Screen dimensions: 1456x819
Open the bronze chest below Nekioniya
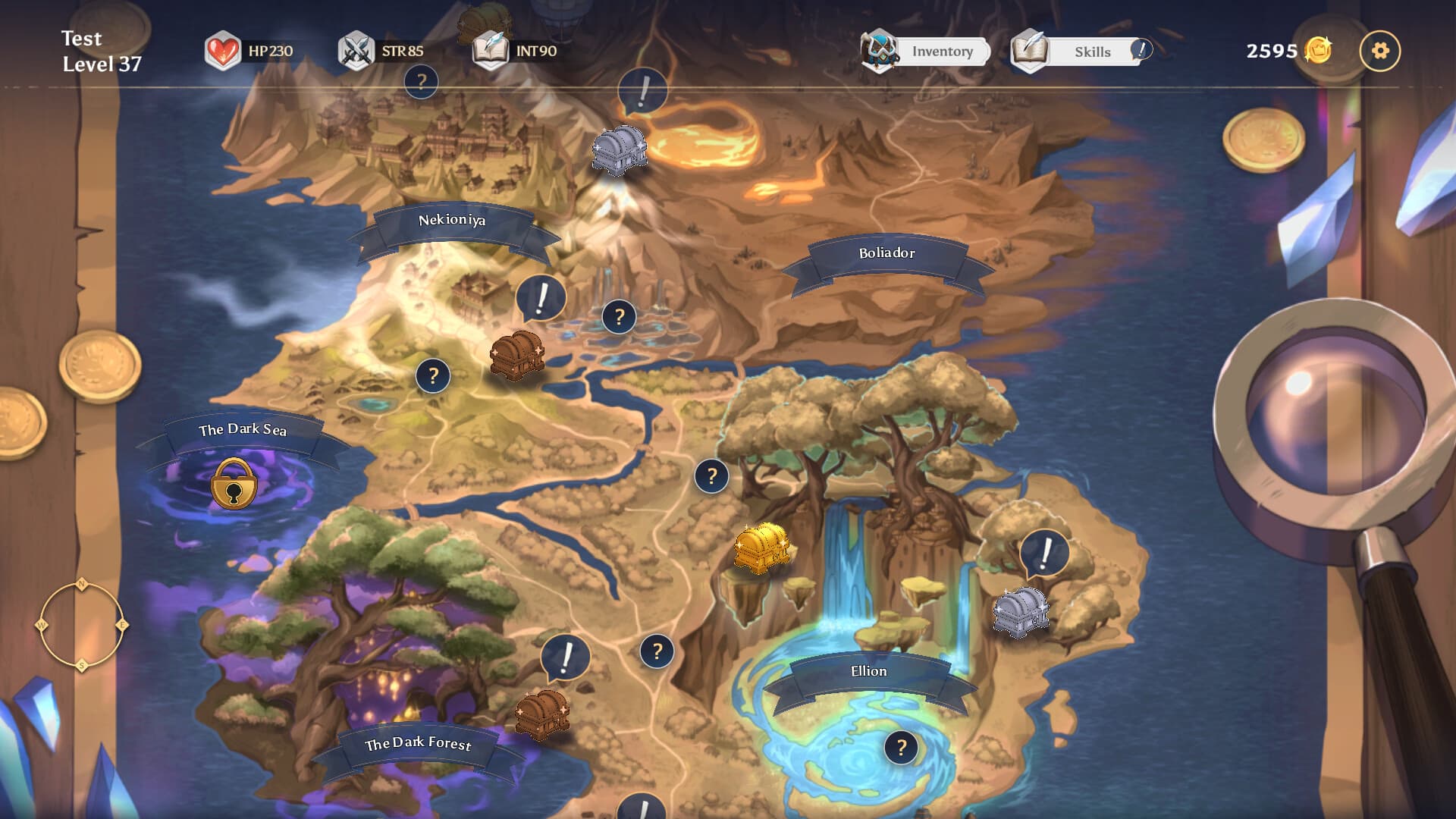516,354
